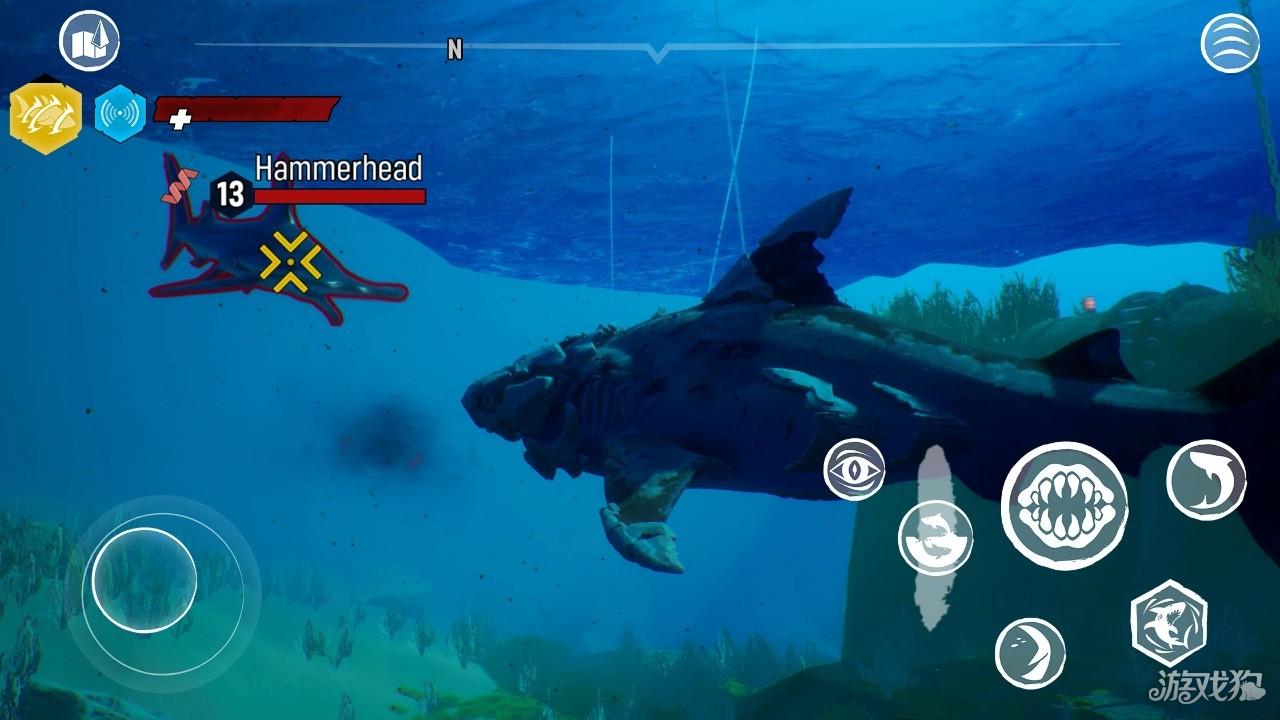The width and height of the screenshot is (1280, 720).
Task: Tap the crescent dodge button
Action: pos(1030,653)
